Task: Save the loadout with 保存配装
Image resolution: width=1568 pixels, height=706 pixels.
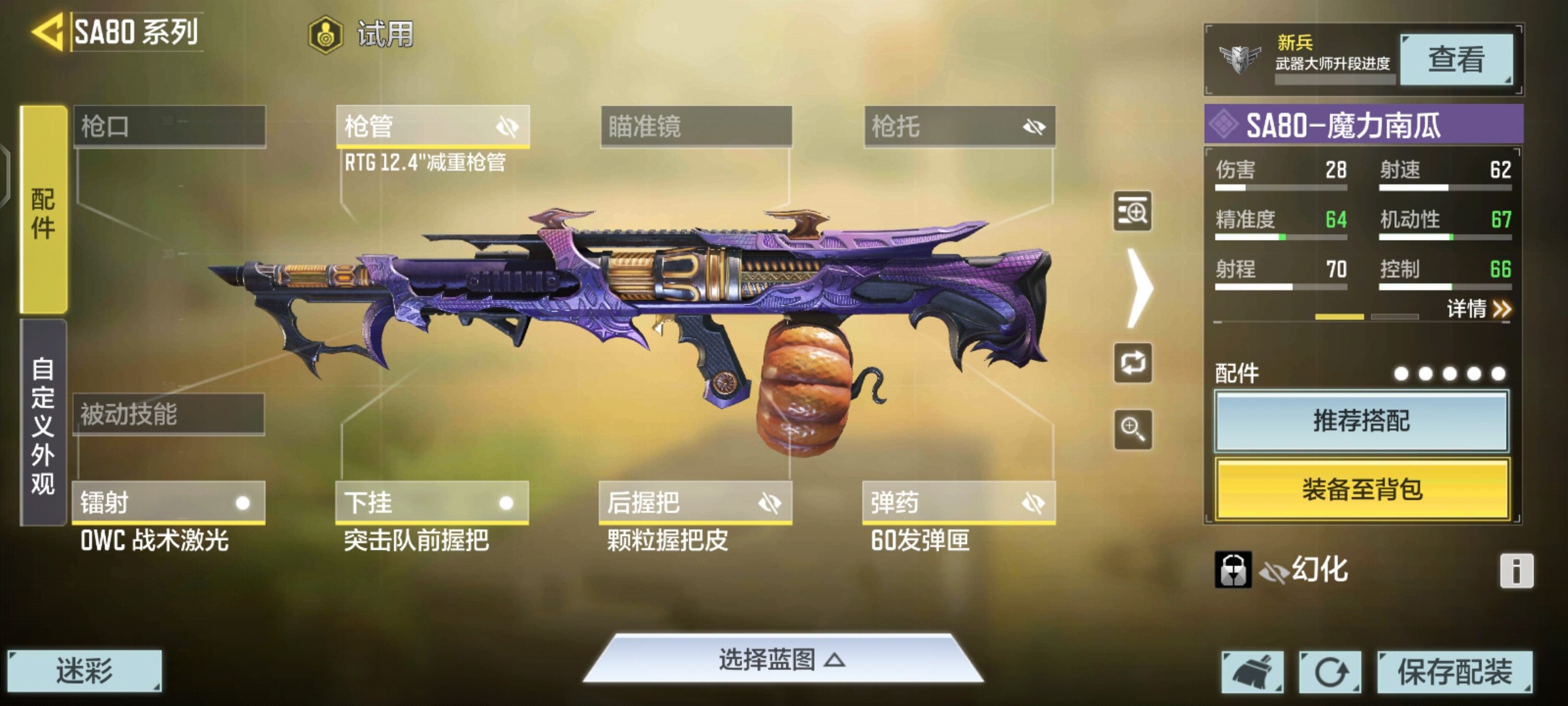Action: pyautogui.click(x=1454, y=671)
